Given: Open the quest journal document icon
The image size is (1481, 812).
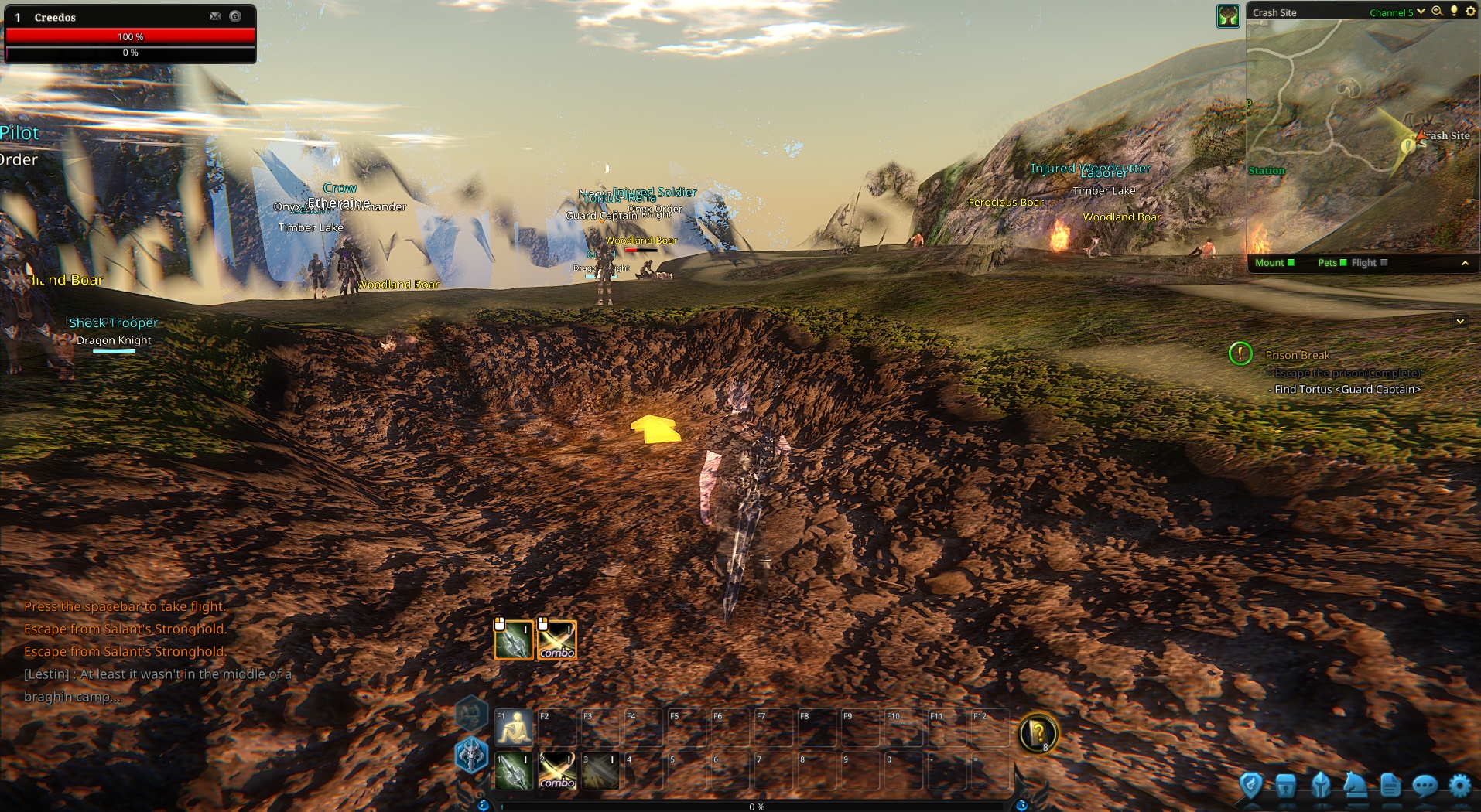Looking at the screenshot, I should point(1389,785).
